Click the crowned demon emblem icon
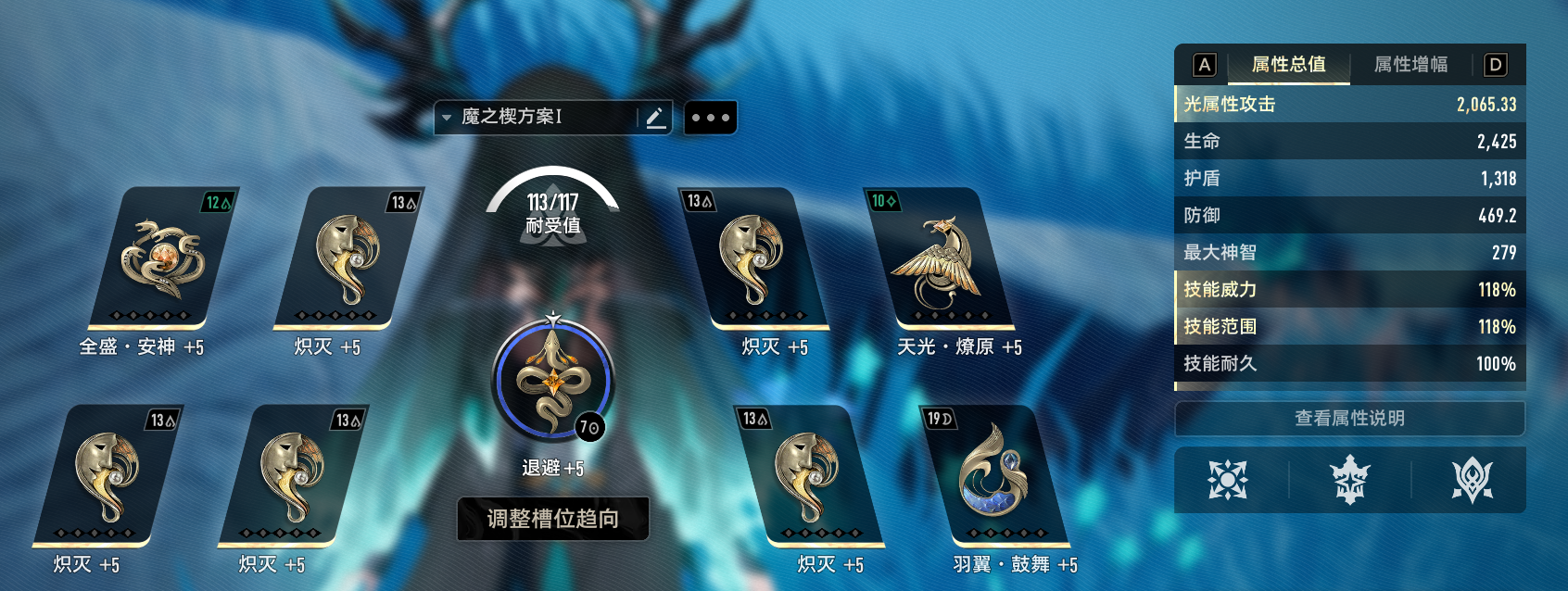The width and height of the screenshot is (1568, 591). 1350,480
